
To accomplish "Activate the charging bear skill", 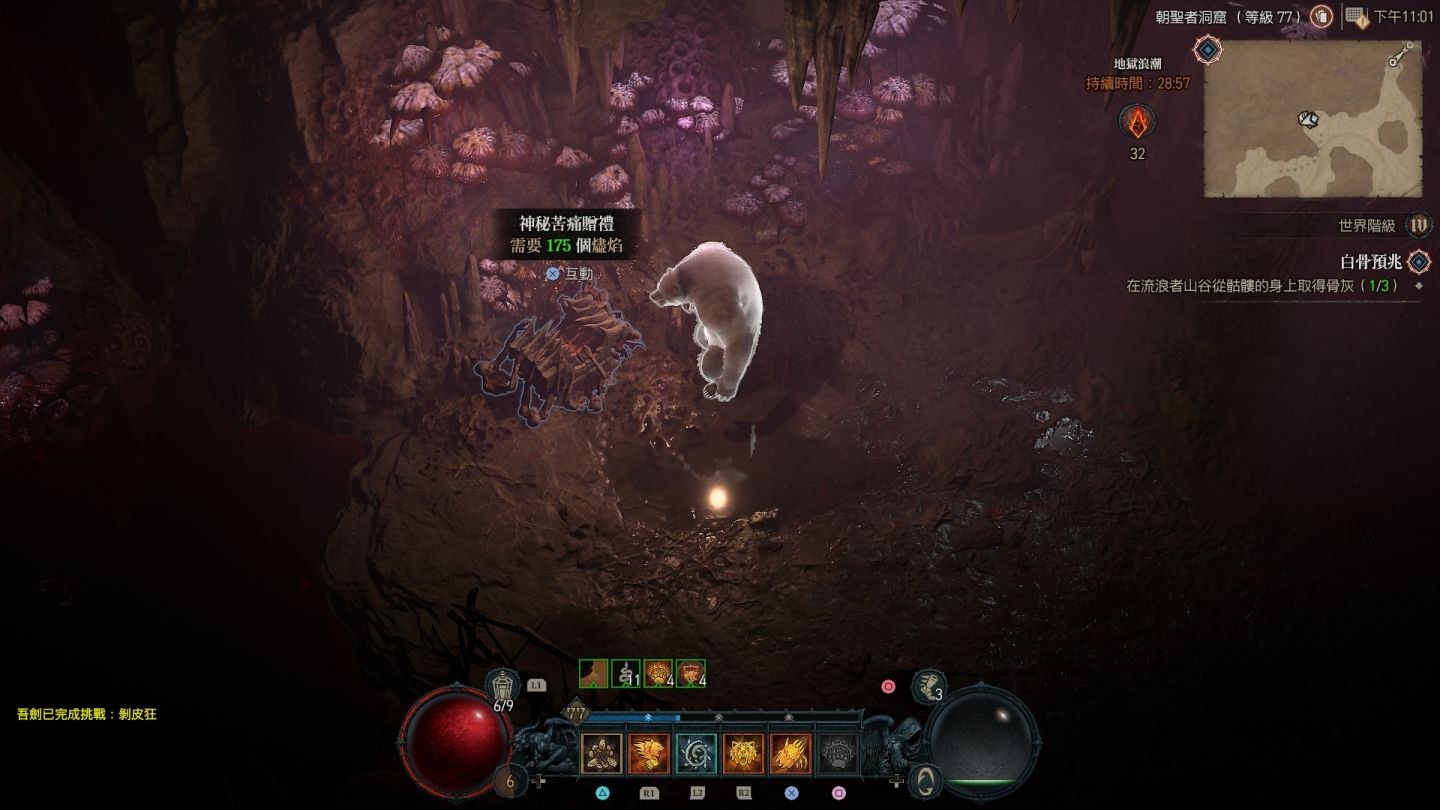I will point(648,754).
